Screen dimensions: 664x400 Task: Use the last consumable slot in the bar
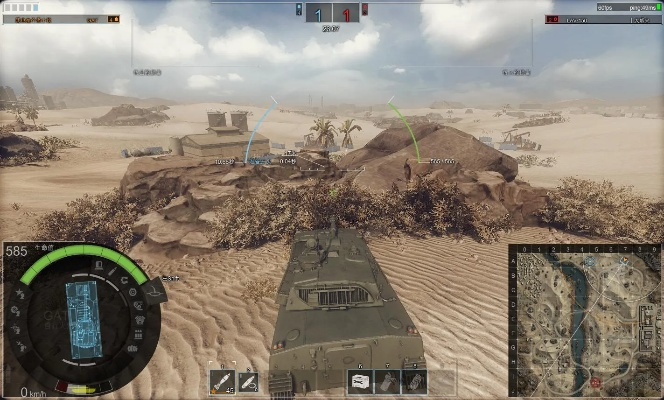pos(414,381)
